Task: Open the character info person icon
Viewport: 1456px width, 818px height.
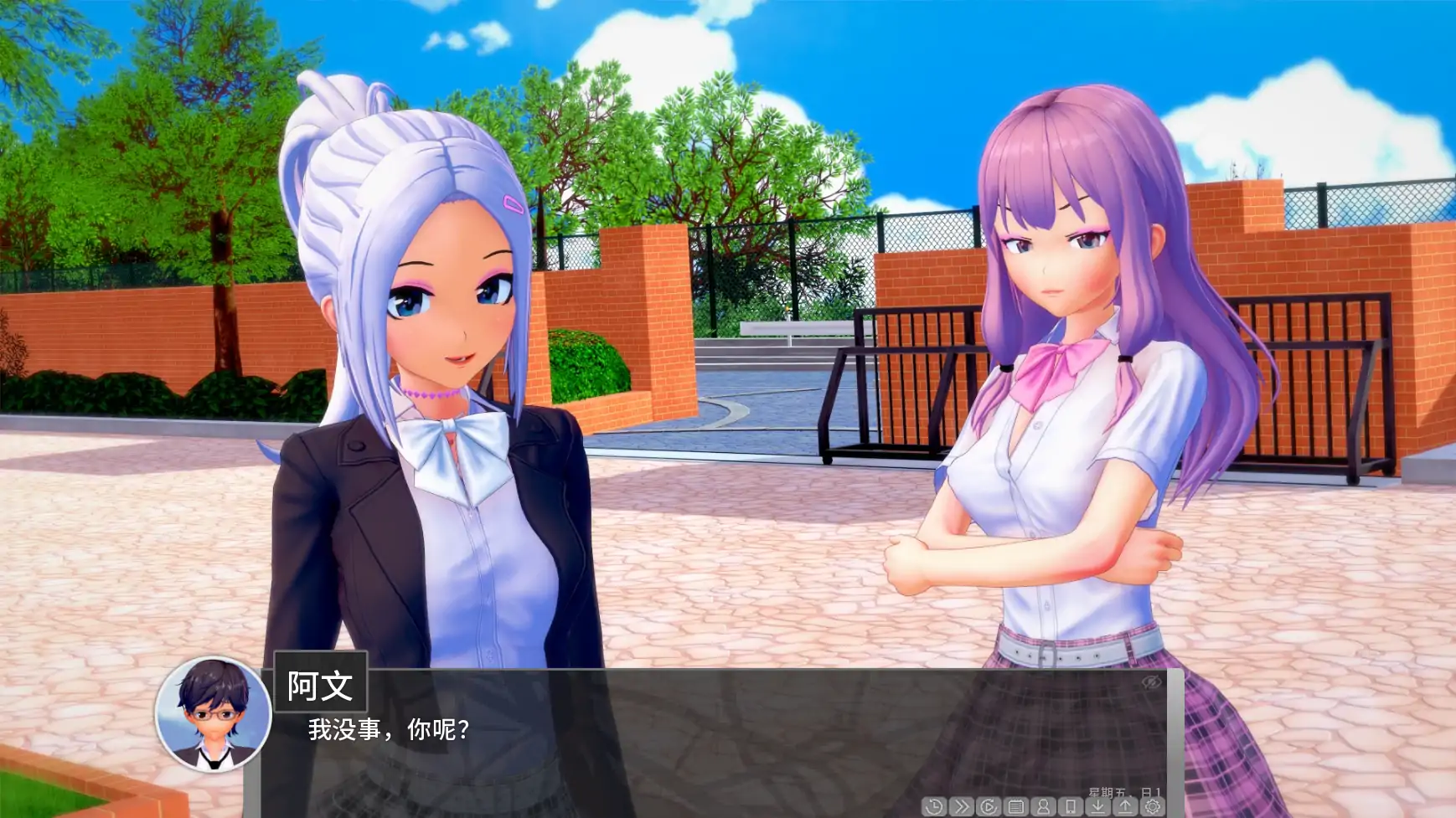Action: tap(1043, 806)
